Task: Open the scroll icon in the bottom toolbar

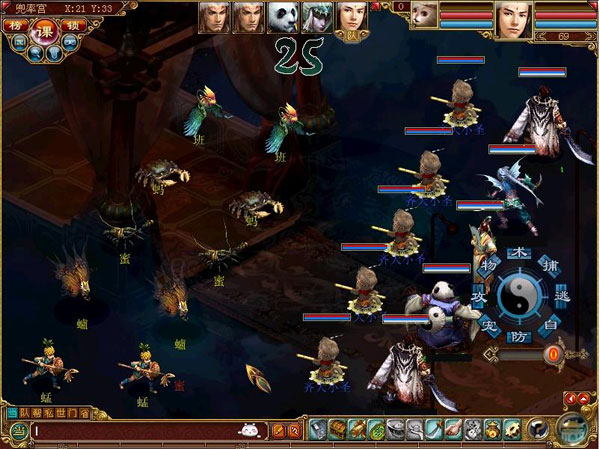Action: pos(355,430)
